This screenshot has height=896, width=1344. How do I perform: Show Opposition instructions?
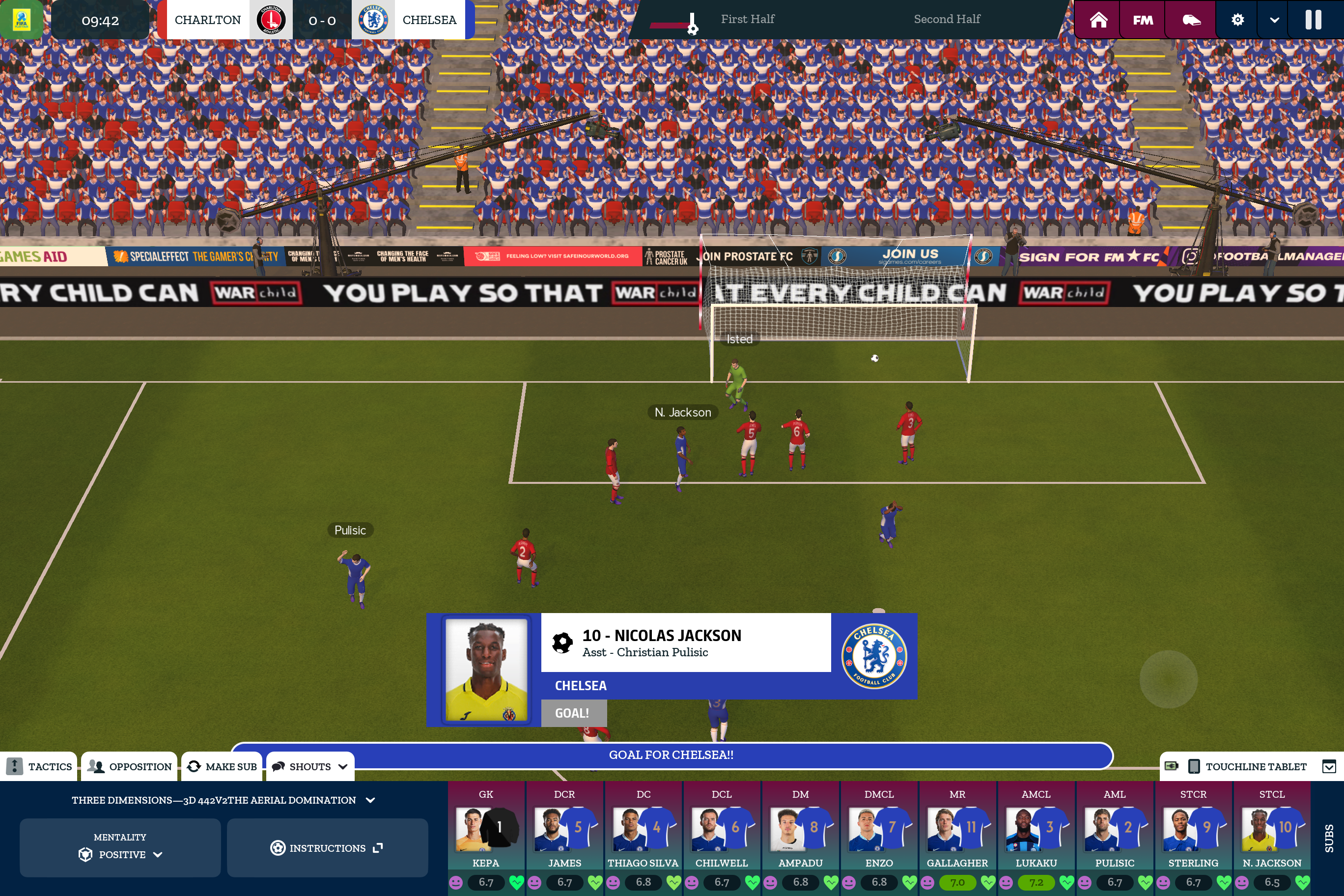[x=130, y=766]
